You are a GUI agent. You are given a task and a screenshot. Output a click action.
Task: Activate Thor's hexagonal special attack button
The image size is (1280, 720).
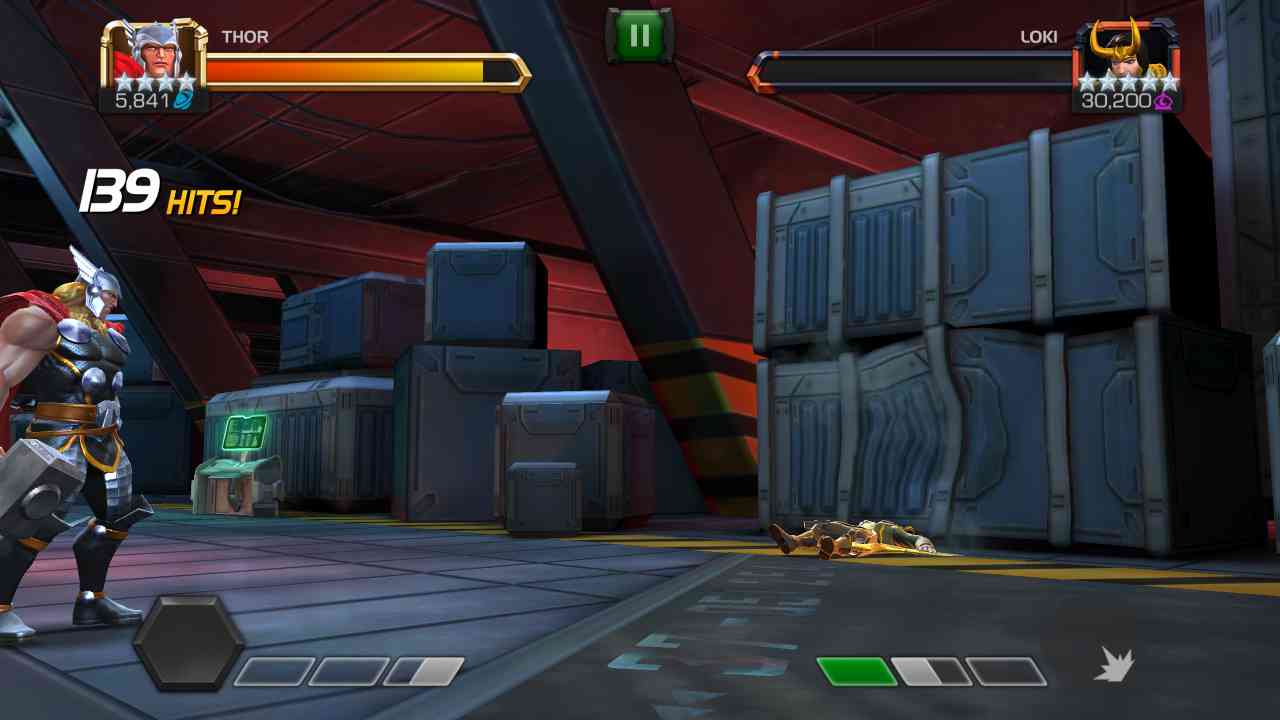(188, 643)
